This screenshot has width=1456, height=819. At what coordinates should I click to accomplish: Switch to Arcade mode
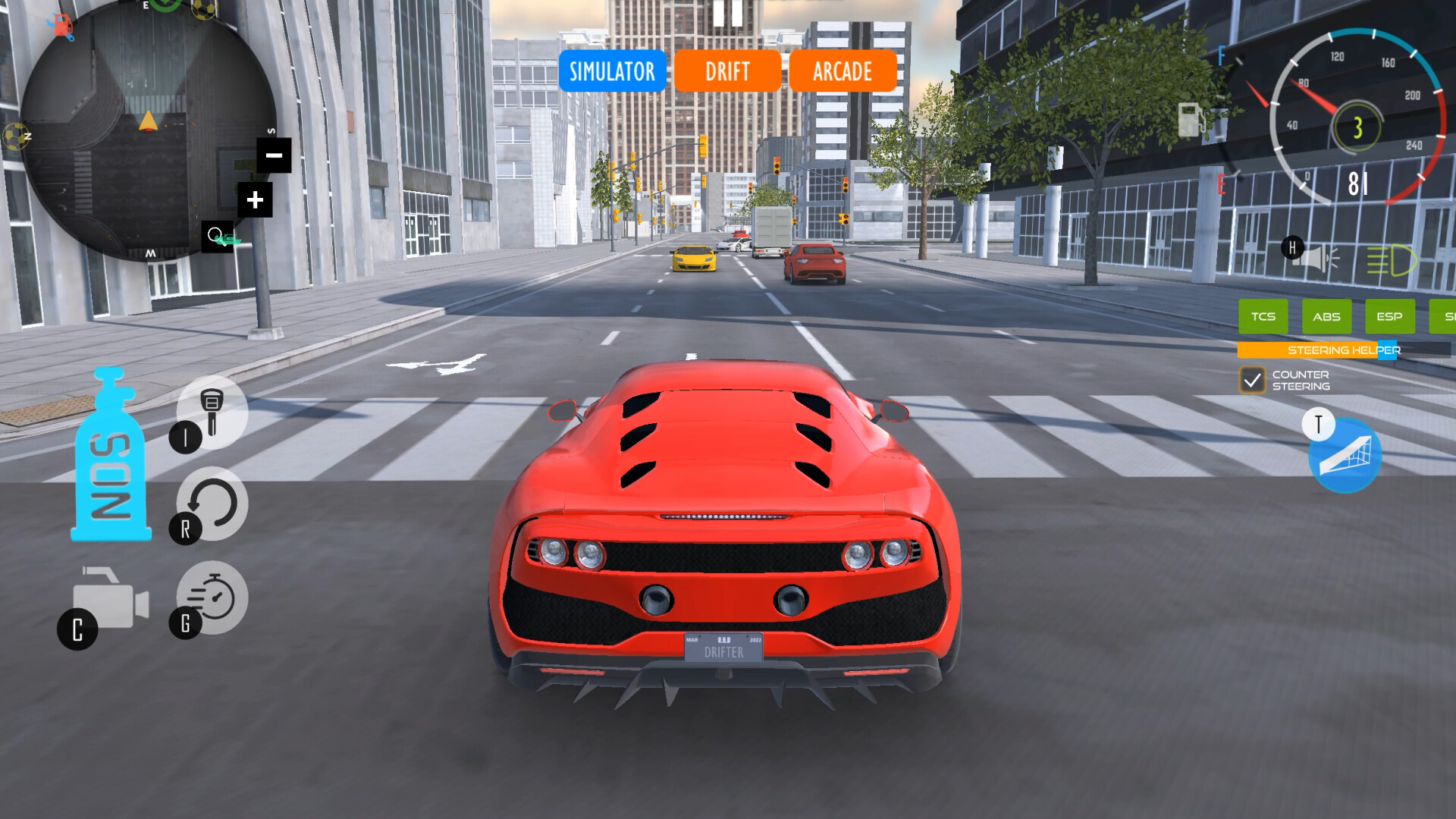[842, 72]
